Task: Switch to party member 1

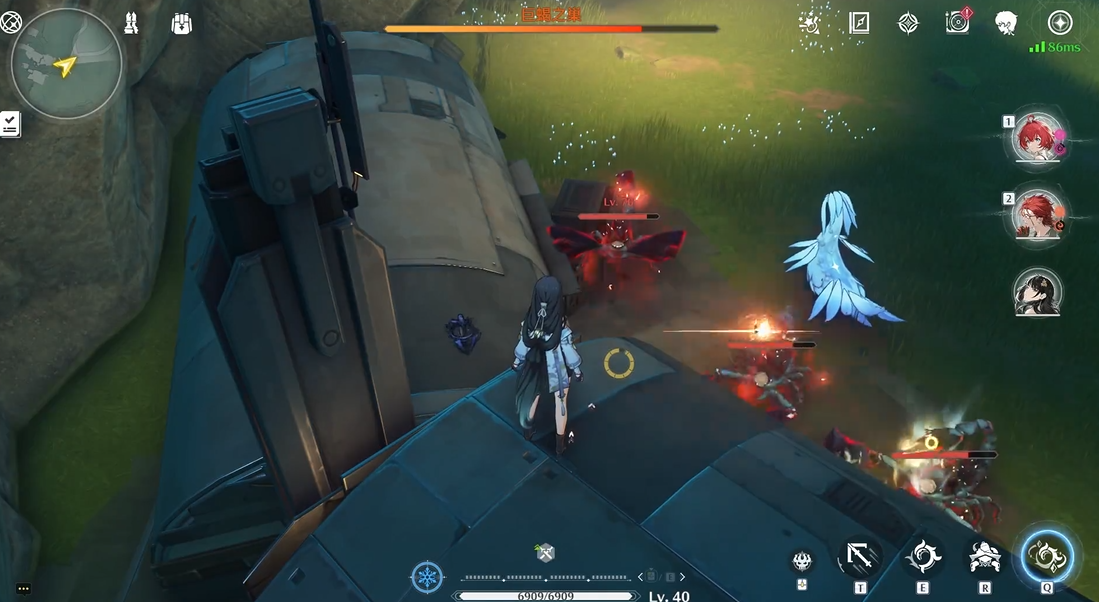Action: (x=1037, y=138)
